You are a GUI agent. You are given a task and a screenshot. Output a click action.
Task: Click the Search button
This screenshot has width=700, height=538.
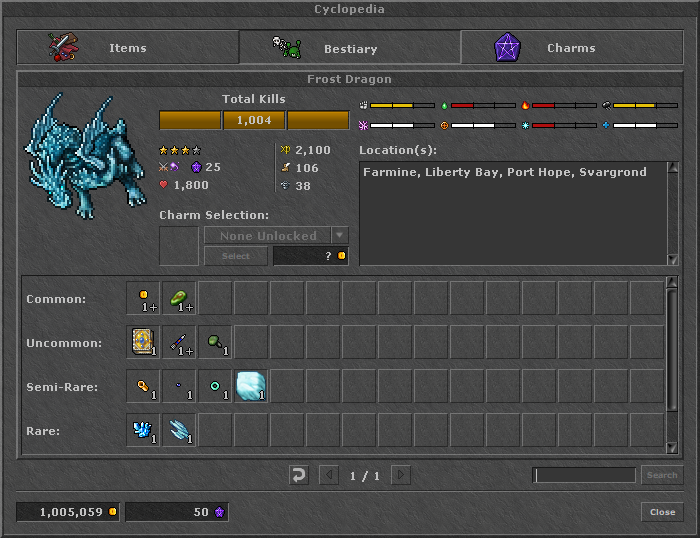[x=661, y=475]
